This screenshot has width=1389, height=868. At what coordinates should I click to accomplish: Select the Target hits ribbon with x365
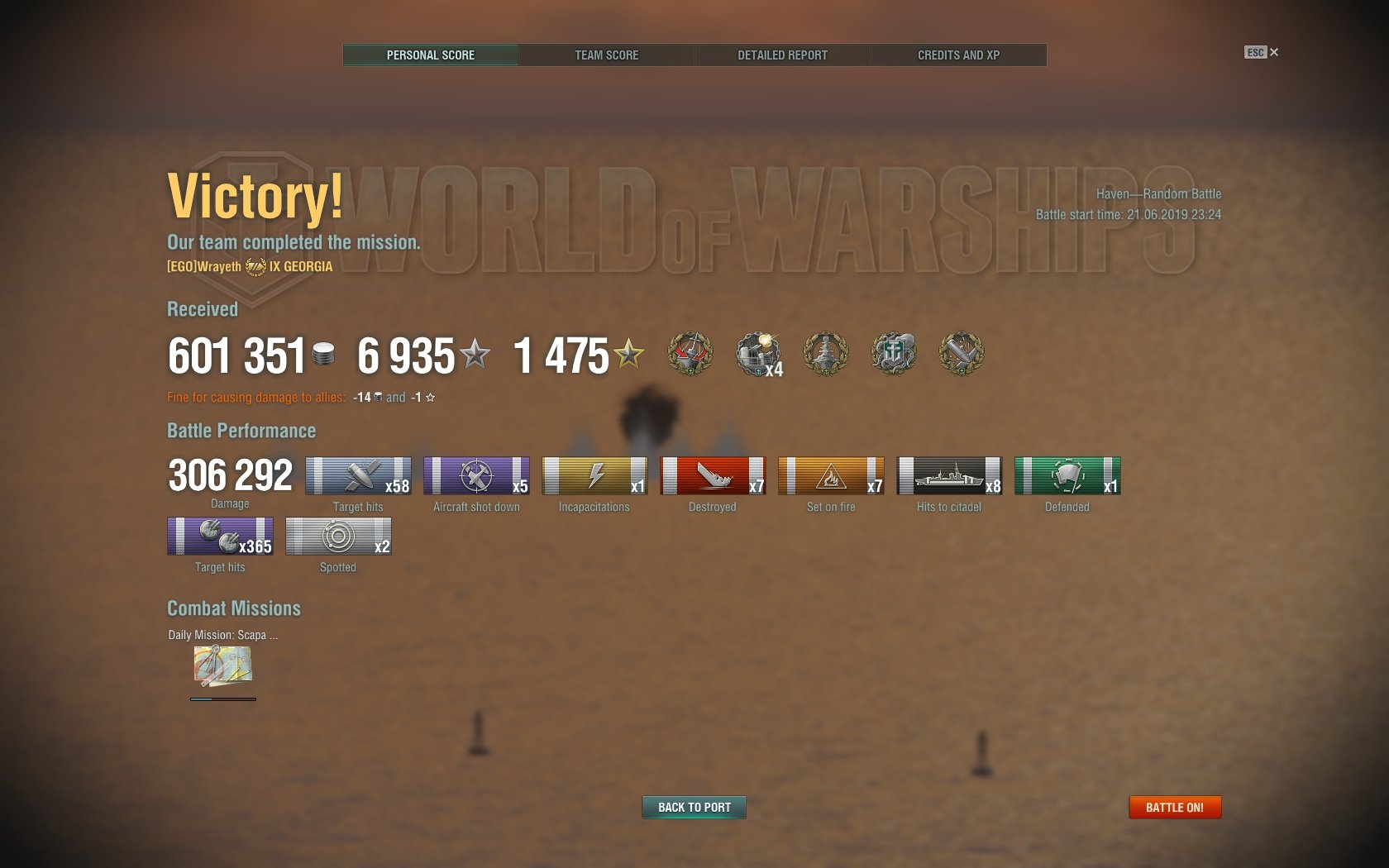[x=220, y=537]
